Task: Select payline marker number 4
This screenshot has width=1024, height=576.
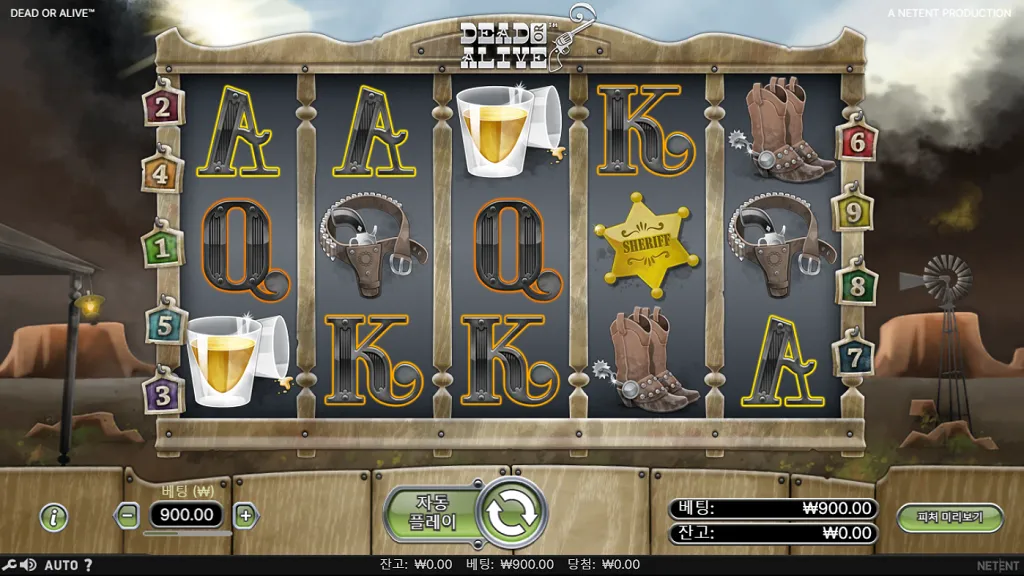Action: tap(163, 175)
